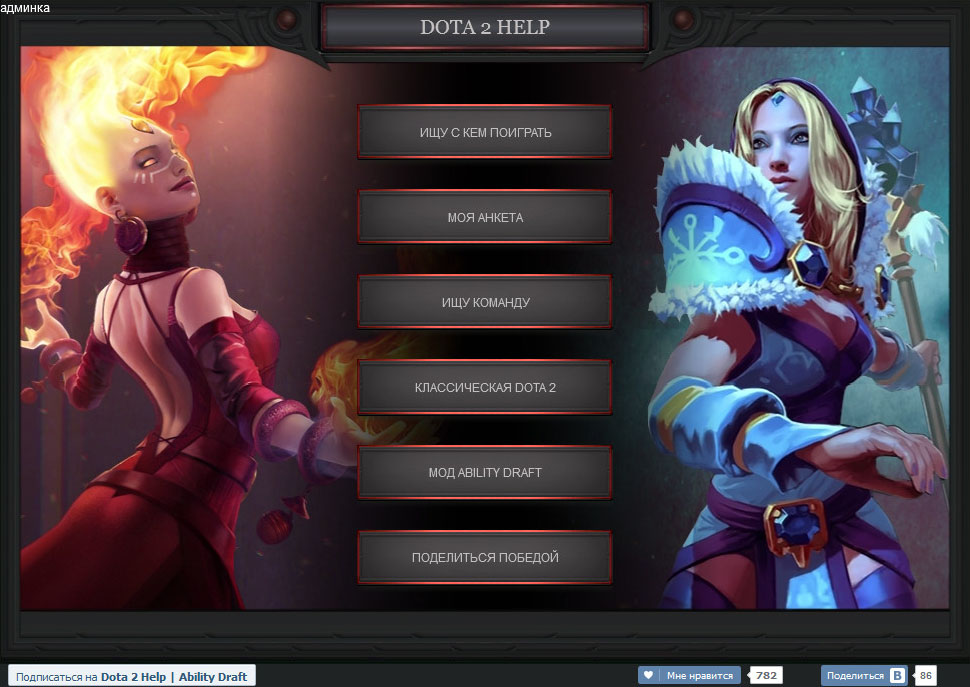Click the ПОДЕЛИТЬСЯ ПОБЕДОЙ button
970x687 pixels.
[x=485, y=557]
